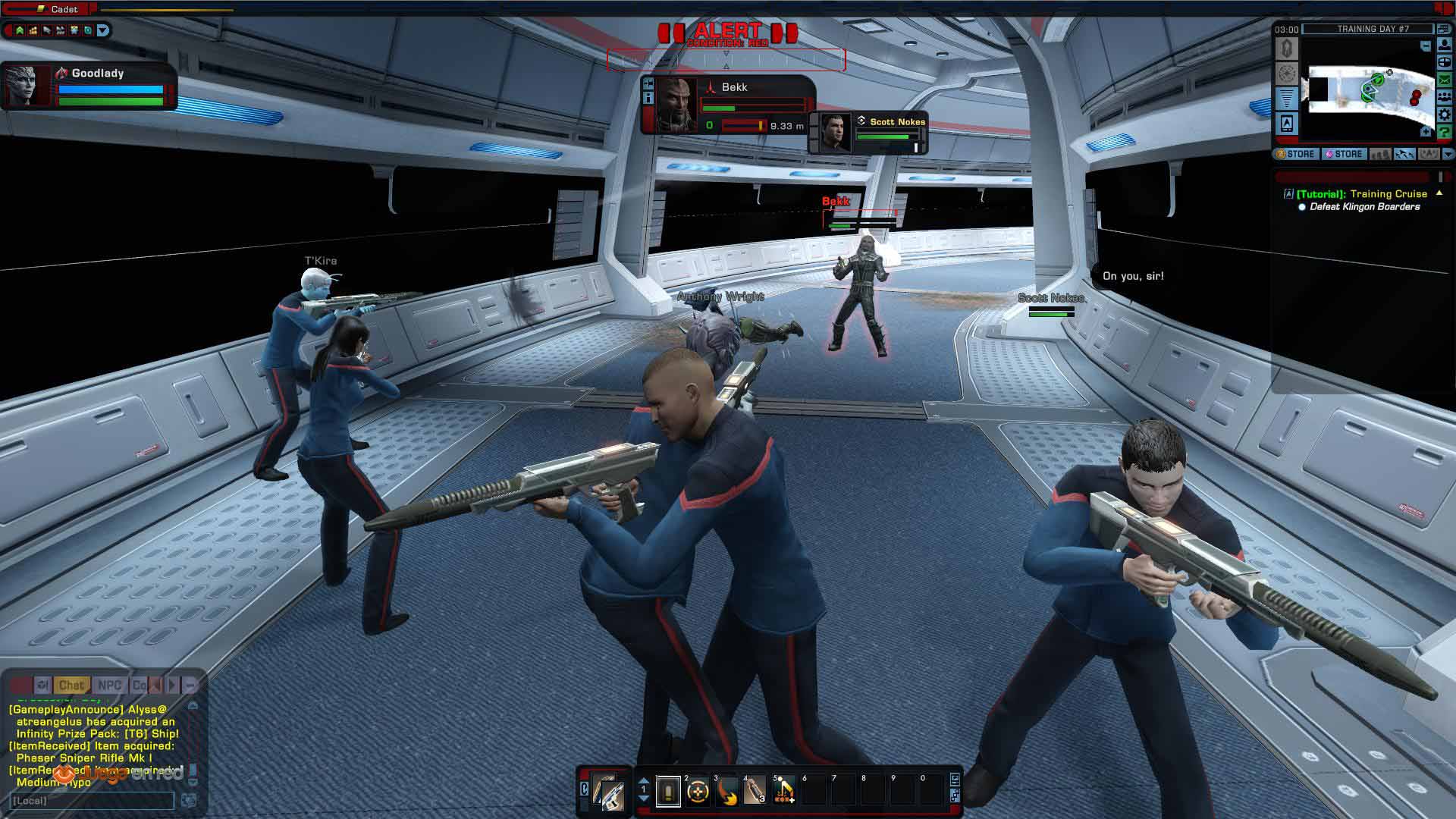
Task: Select the Chat tab
Action: click(71, 685)
